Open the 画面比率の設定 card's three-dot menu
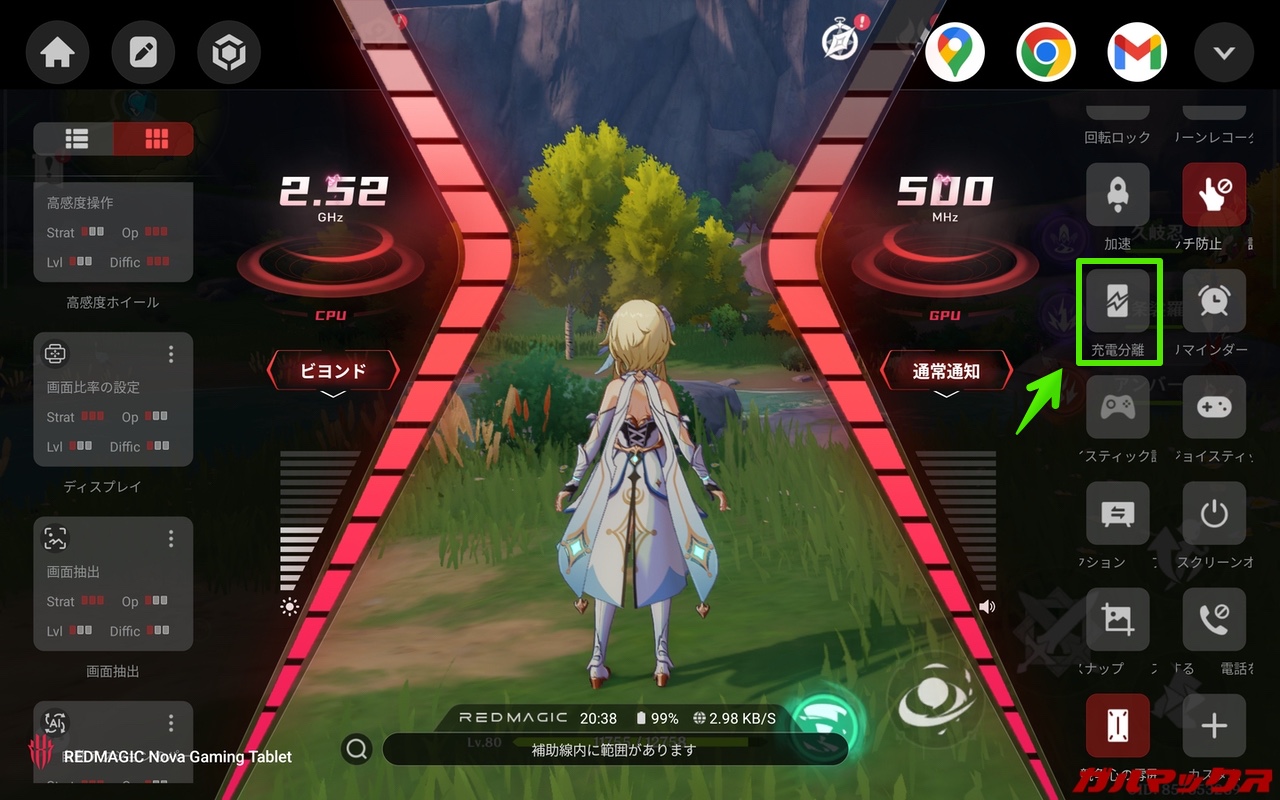The height and width of the screenshot is (800, 1280). pyautogui.click(x=171, y=354)
